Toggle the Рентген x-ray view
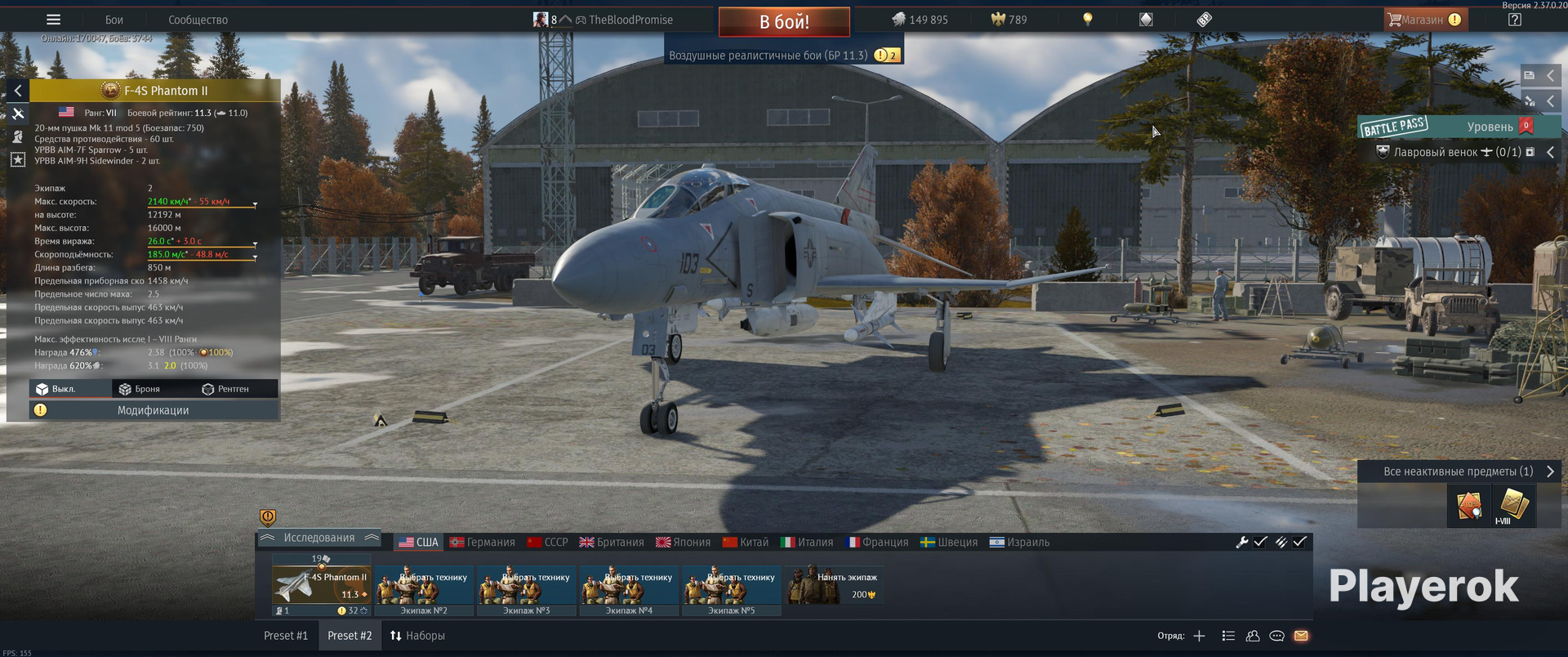 [x=225, y=389]
